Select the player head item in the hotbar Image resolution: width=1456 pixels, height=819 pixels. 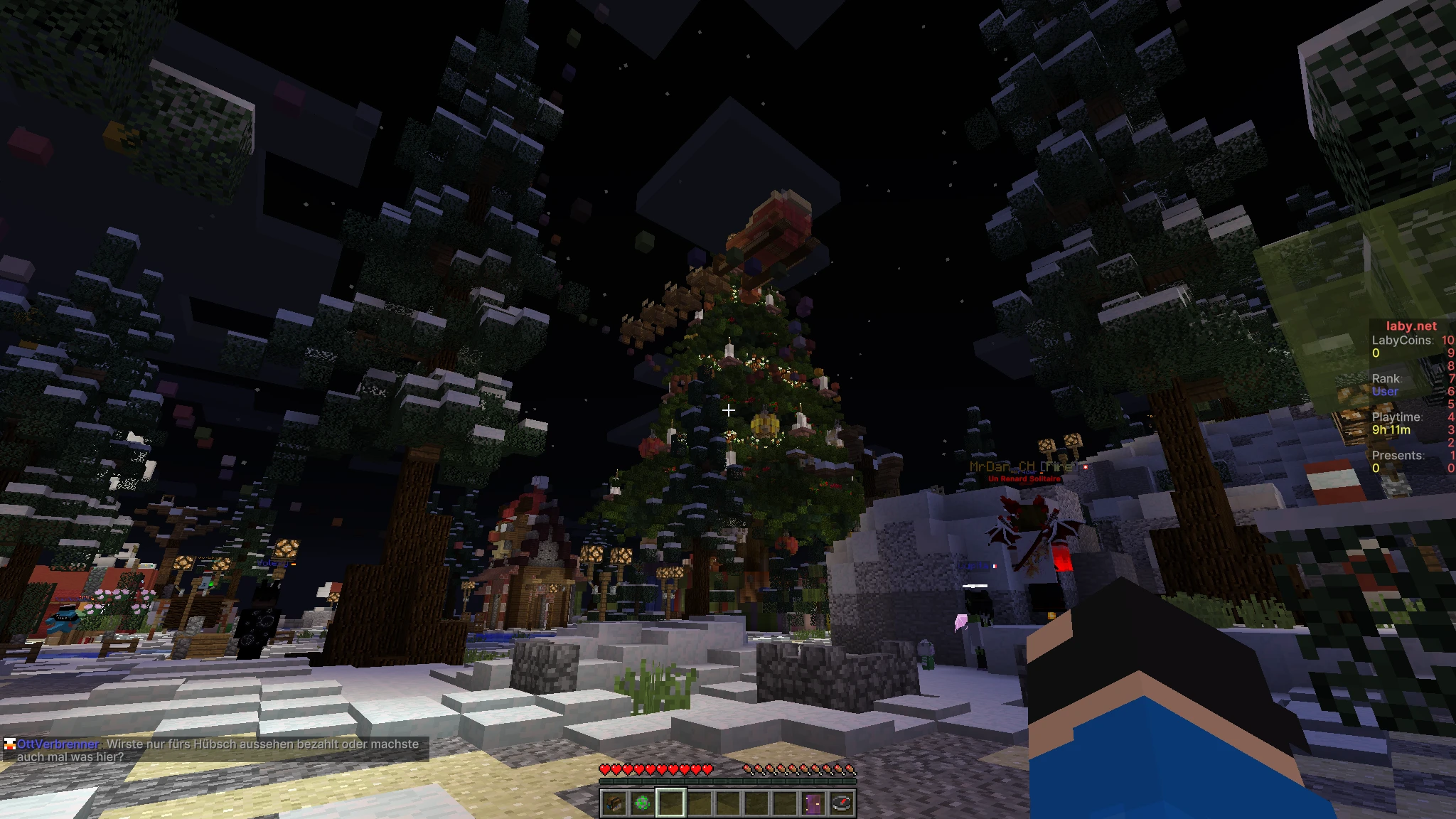[x=613, y=804]
